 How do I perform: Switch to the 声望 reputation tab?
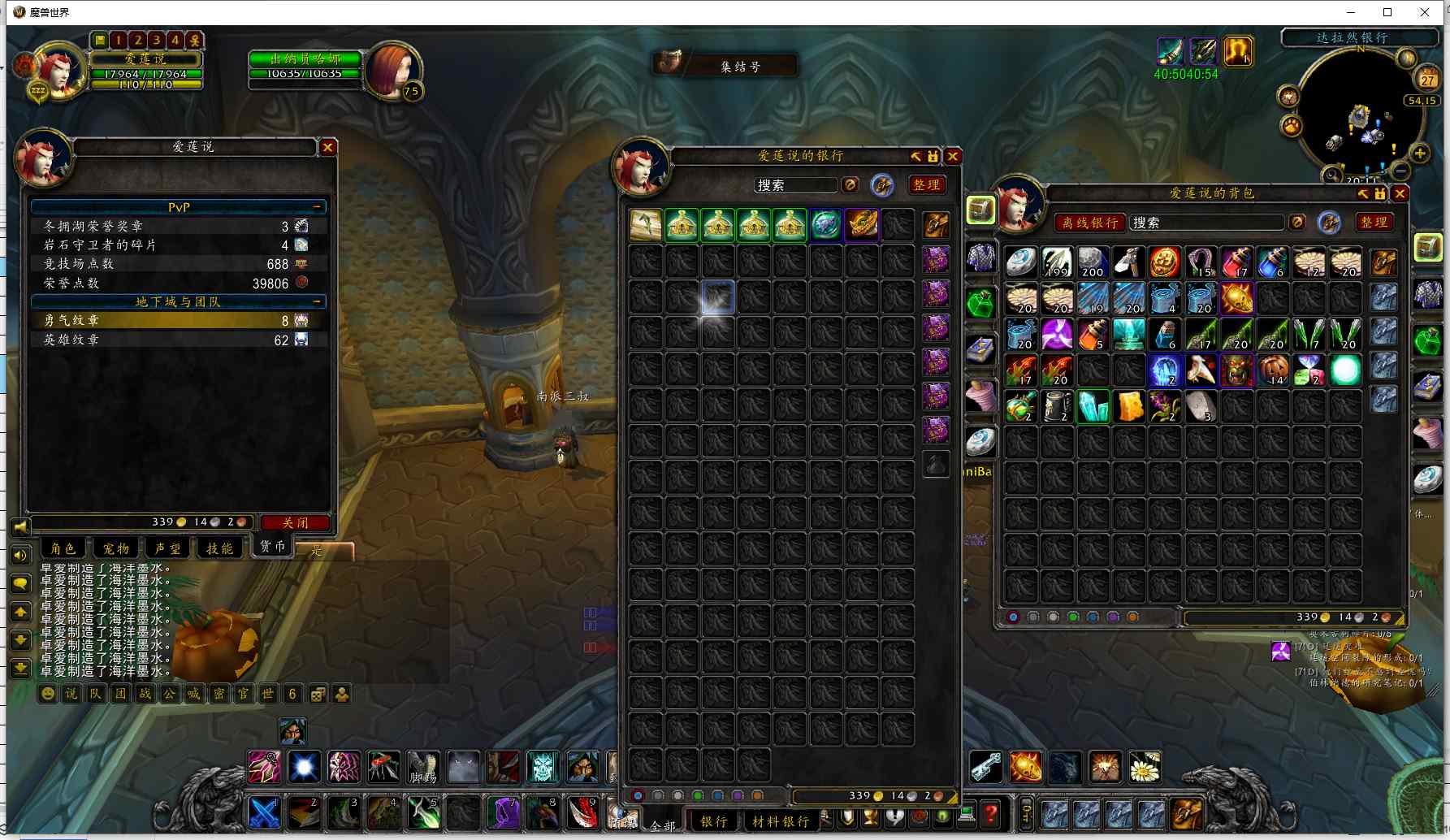tap(167, 548)
